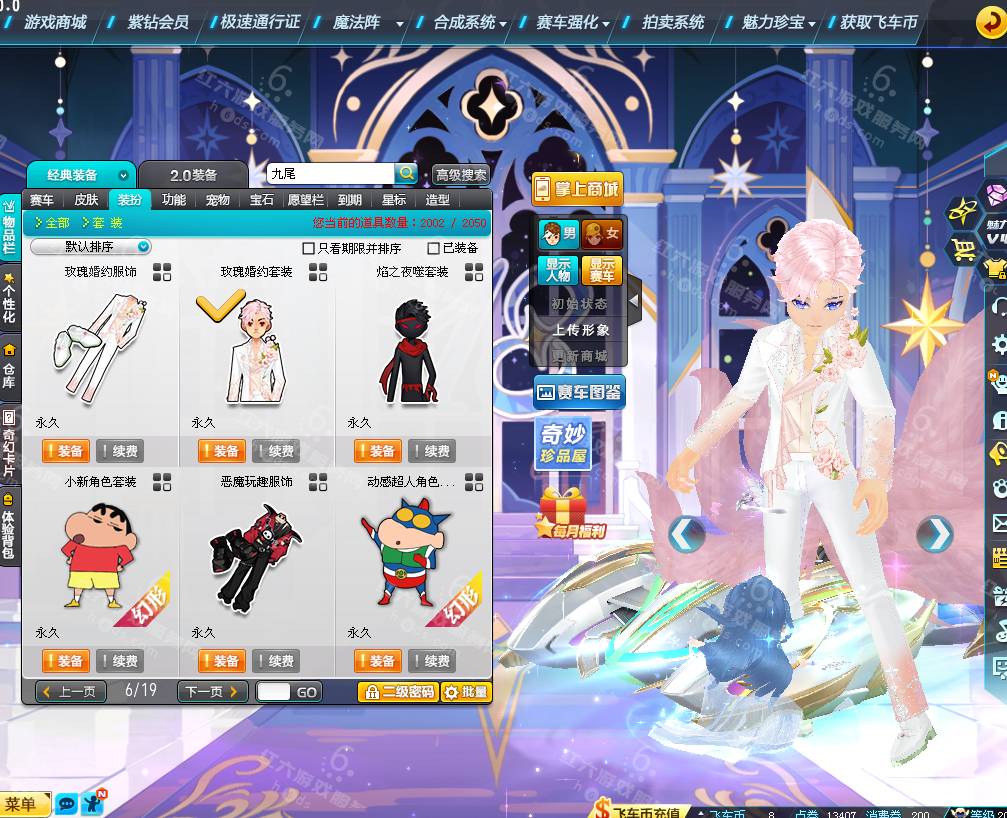Open the 默认排序 sort dropdown
Viewport: 1007px width, 818px height.
(x=91, y=247)
